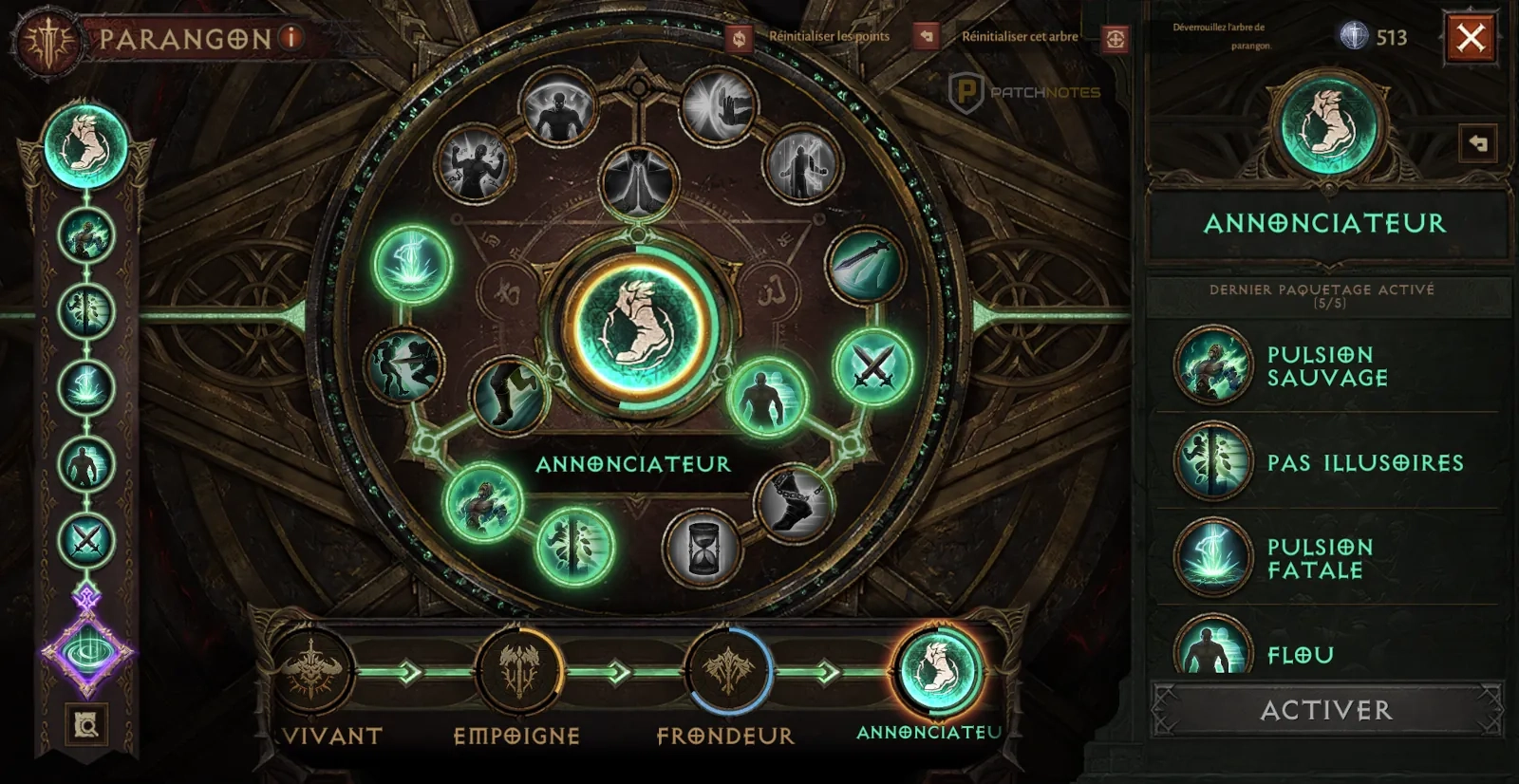Select the Annonciateur tree tab
Viewport: 1519px width, 784px height.
938,670
